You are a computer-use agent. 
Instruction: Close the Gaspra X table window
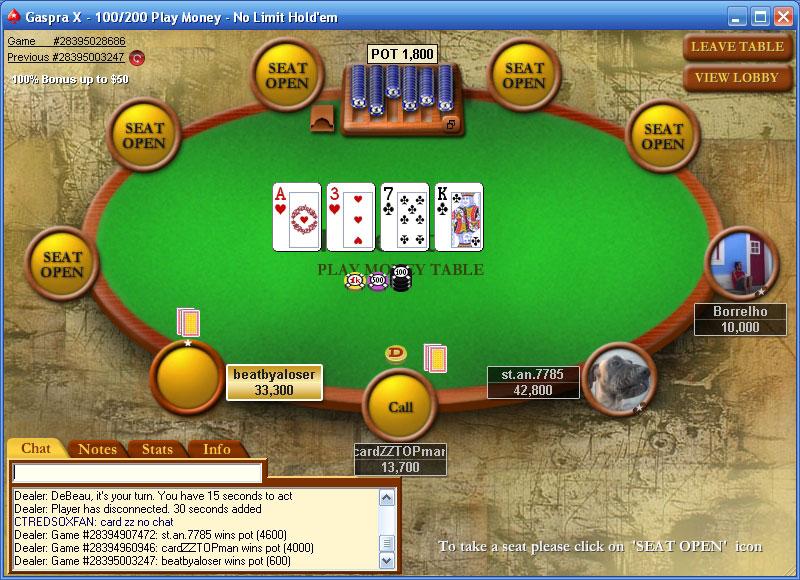click(782, 16)
